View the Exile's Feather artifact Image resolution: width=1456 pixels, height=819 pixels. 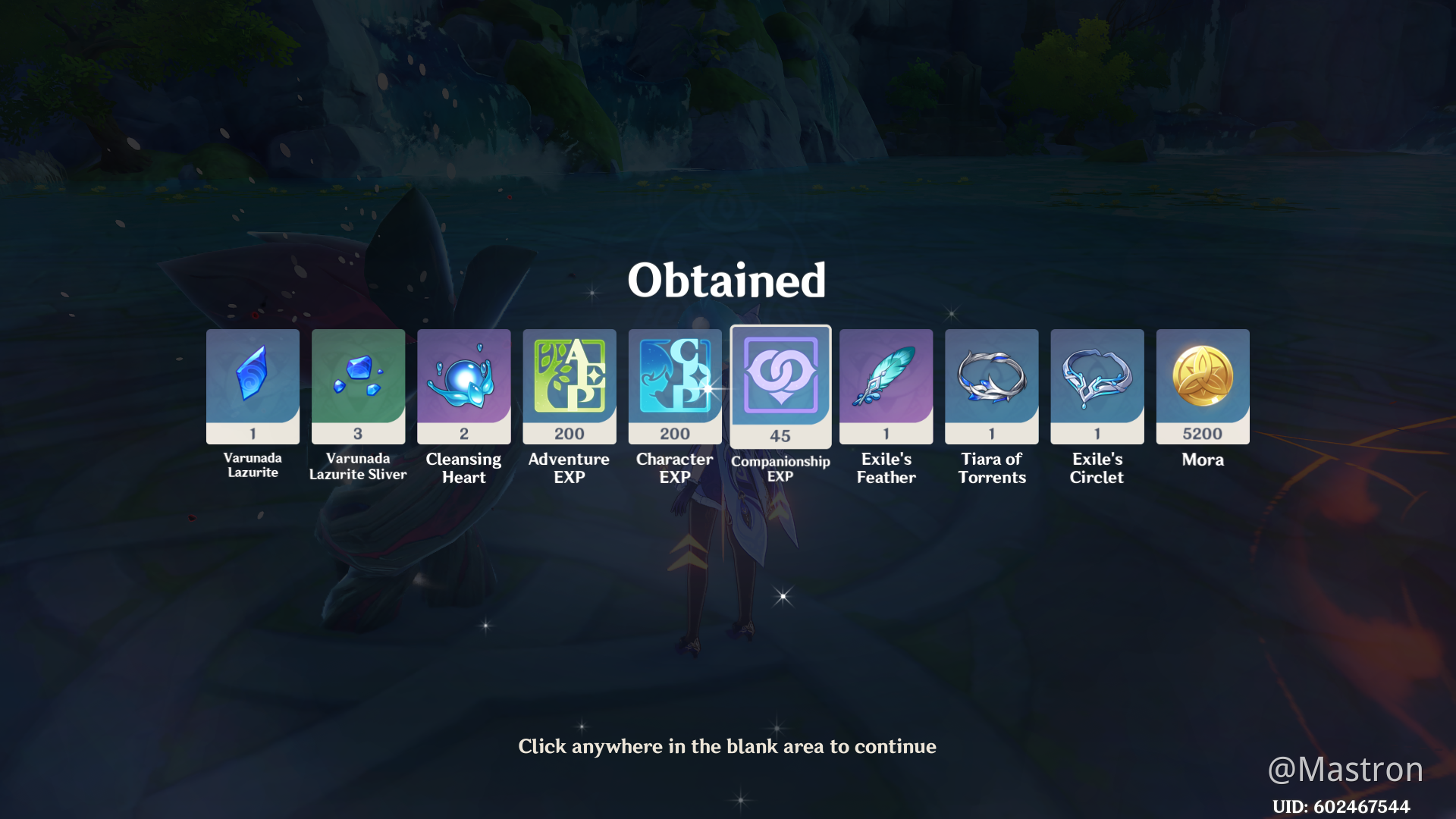[x=886, y=385]
